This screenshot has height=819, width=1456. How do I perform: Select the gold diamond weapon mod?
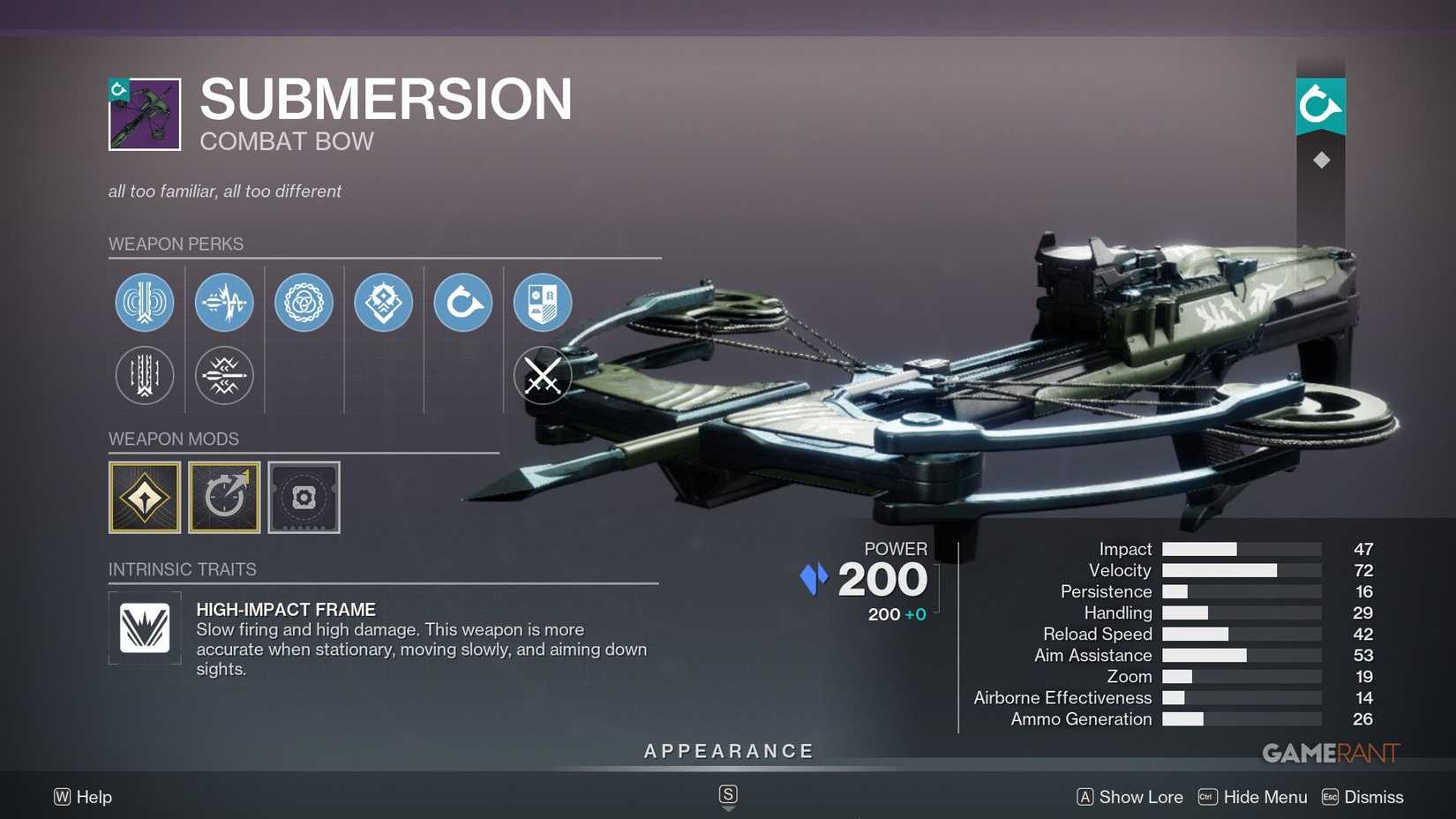145,497
